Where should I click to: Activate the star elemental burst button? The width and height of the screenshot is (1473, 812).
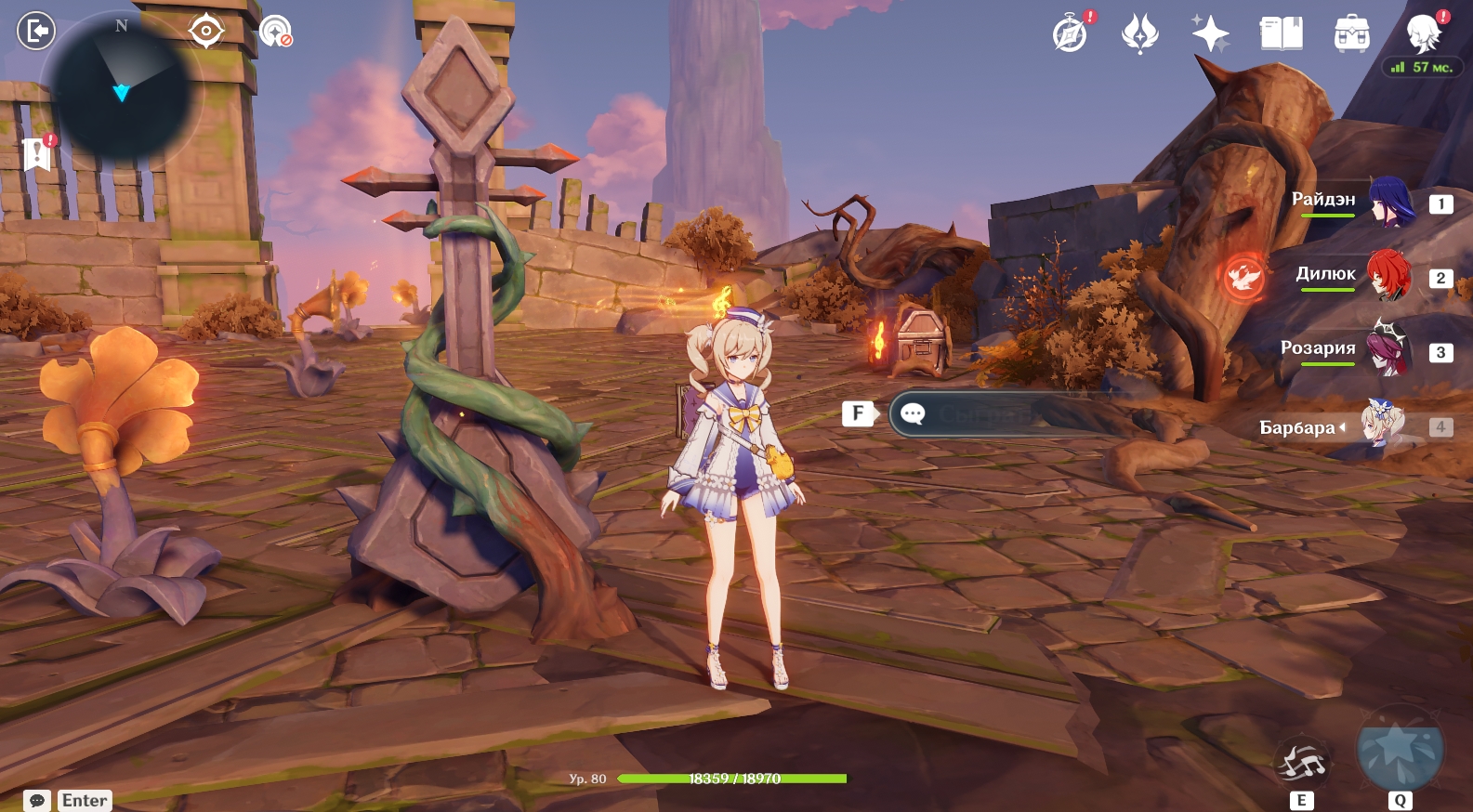1400,751
